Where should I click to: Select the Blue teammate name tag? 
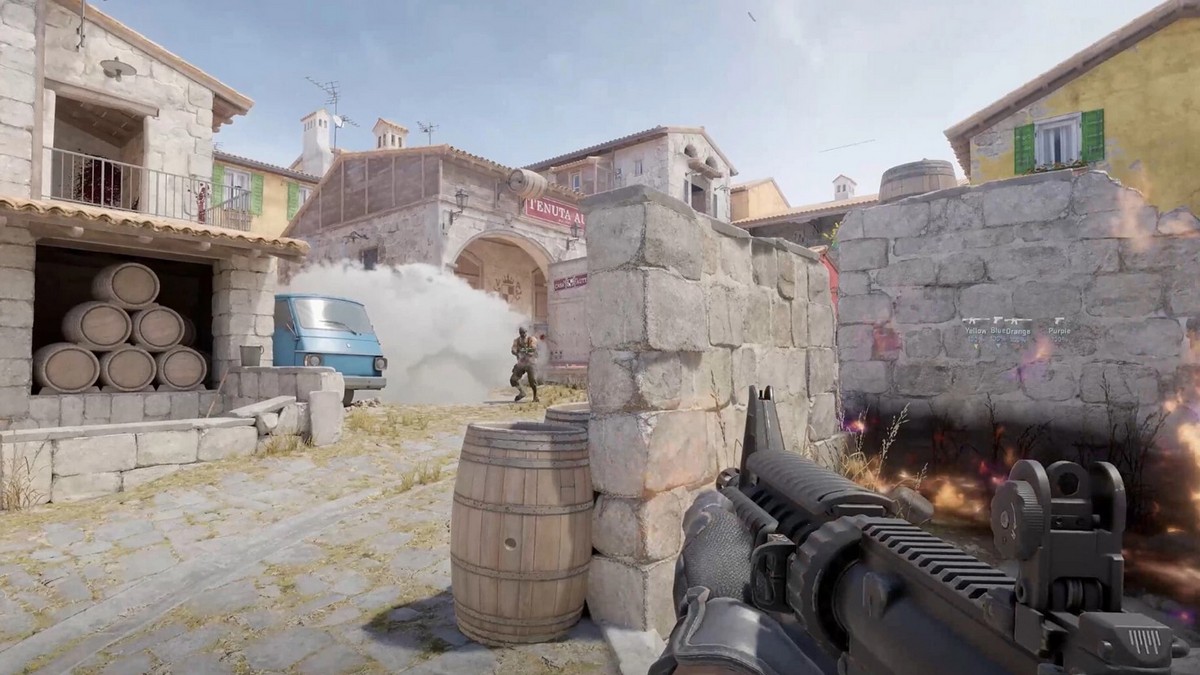click(x=996, y=330)
